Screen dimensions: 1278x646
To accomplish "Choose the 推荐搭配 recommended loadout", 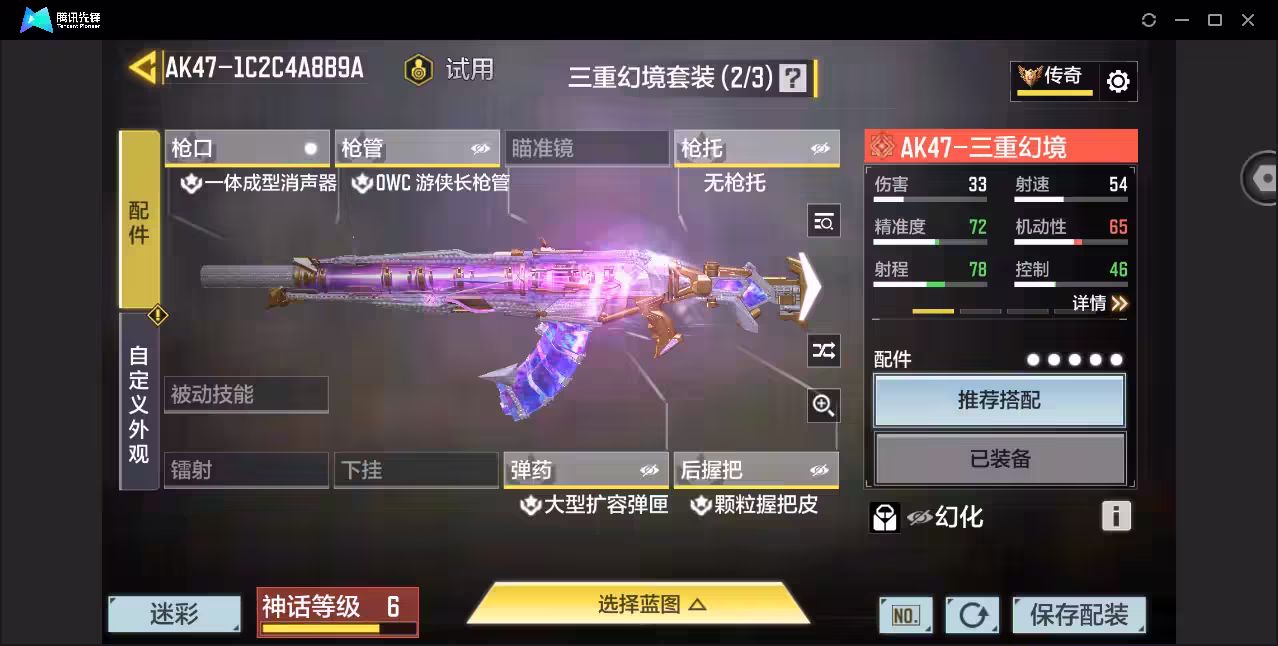I will (x=999, y=401).
